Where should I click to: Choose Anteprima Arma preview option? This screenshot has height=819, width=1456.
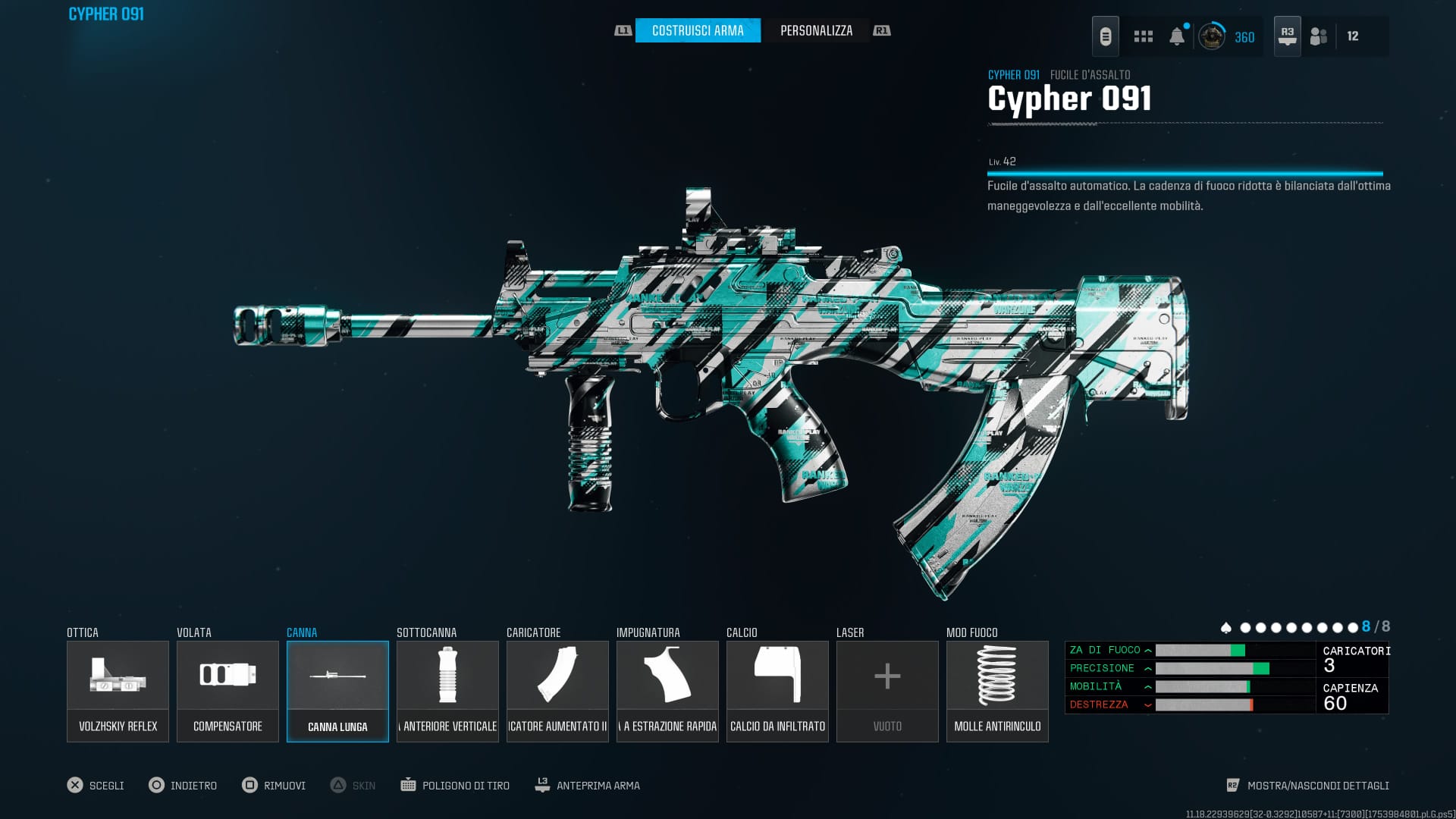(x=598, y=786)
